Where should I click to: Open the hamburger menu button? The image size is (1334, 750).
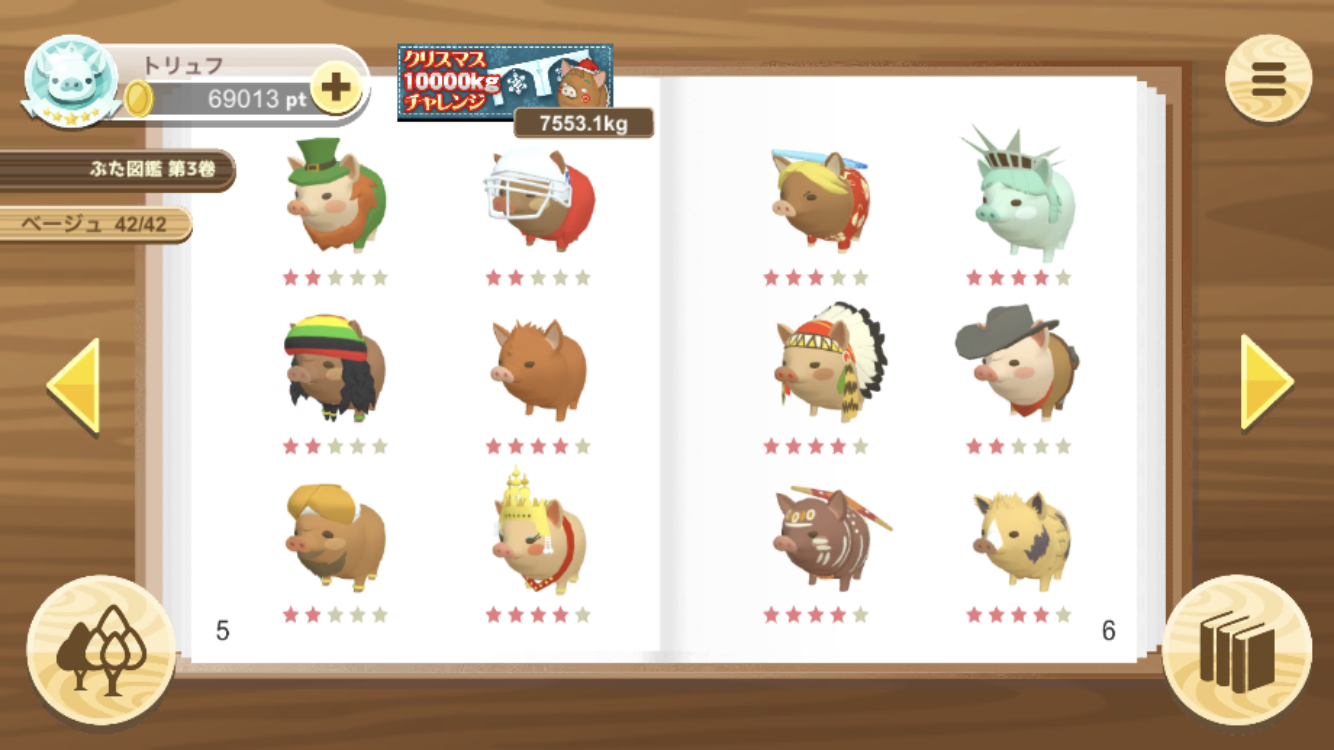coord(1268,79)
